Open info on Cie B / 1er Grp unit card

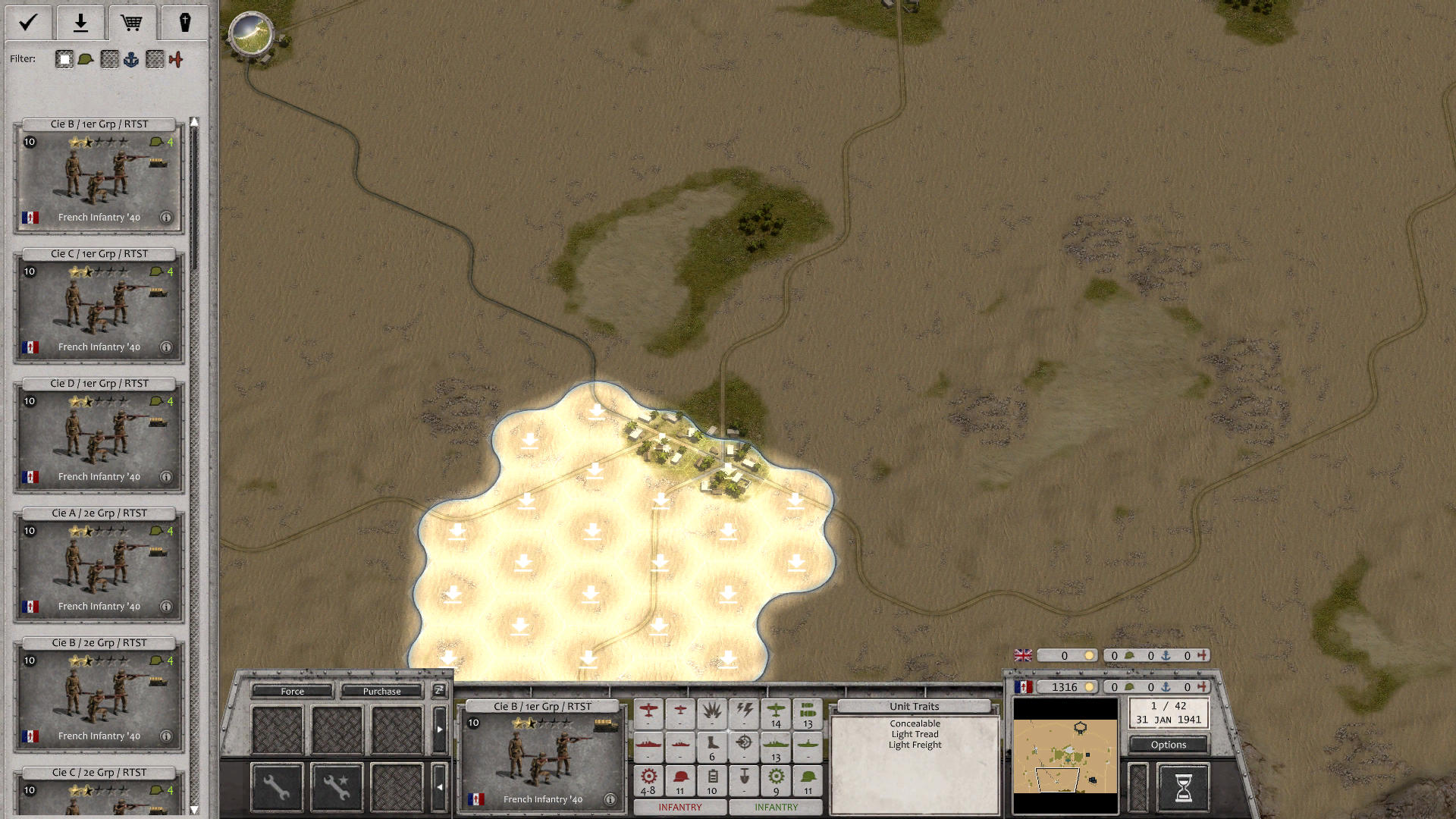point(165,218)
